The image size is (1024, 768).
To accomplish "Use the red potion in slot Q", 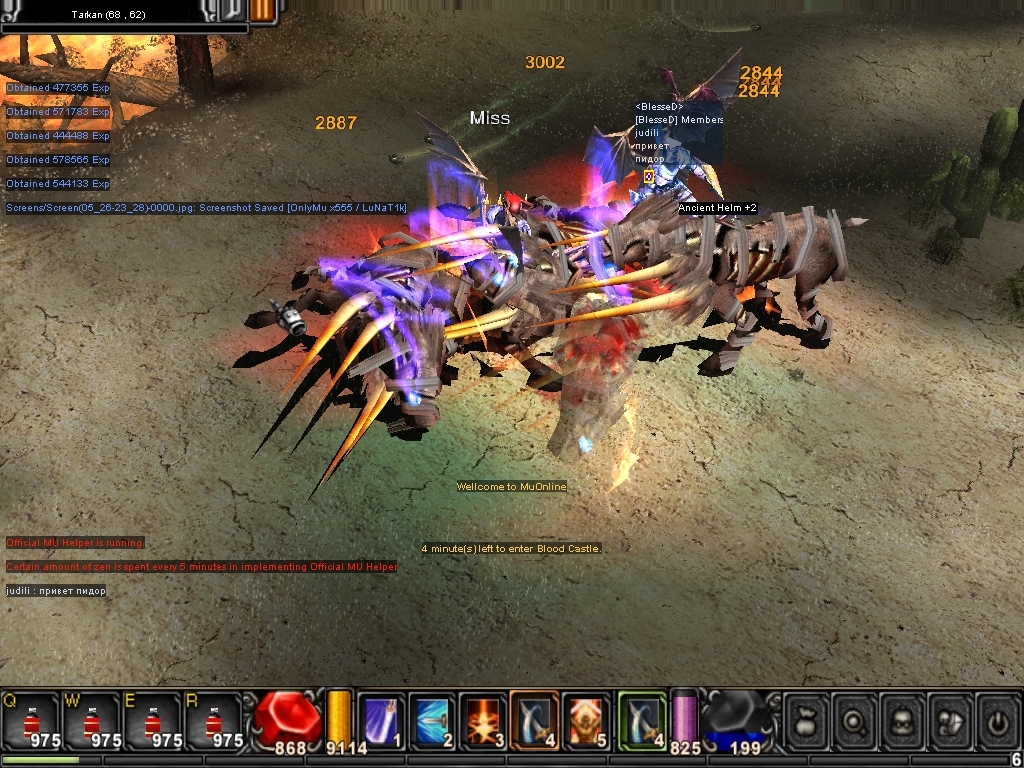I will point(30,720).
